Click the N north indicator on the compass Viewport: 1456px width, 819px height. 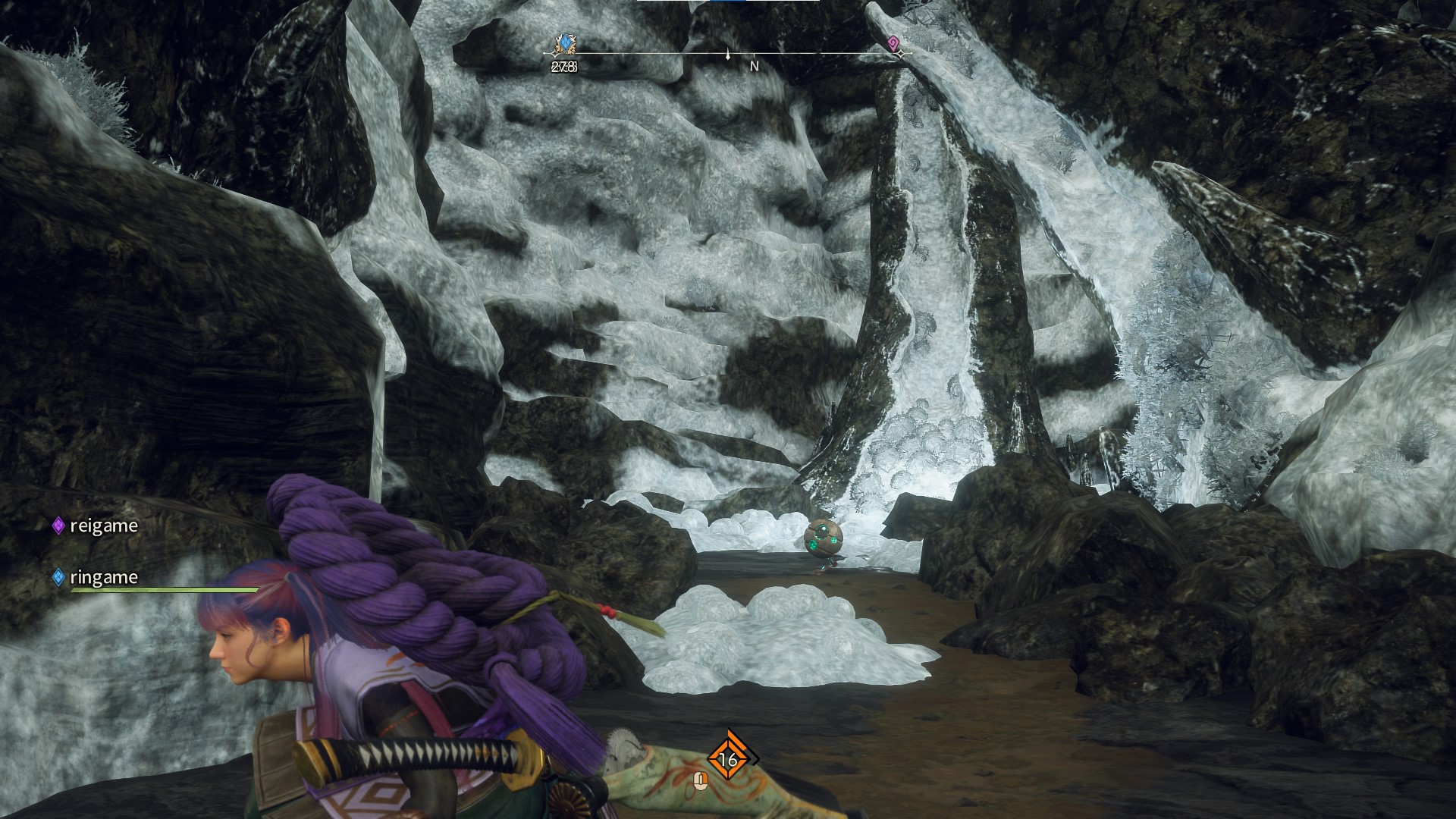[x=754, y=66]
